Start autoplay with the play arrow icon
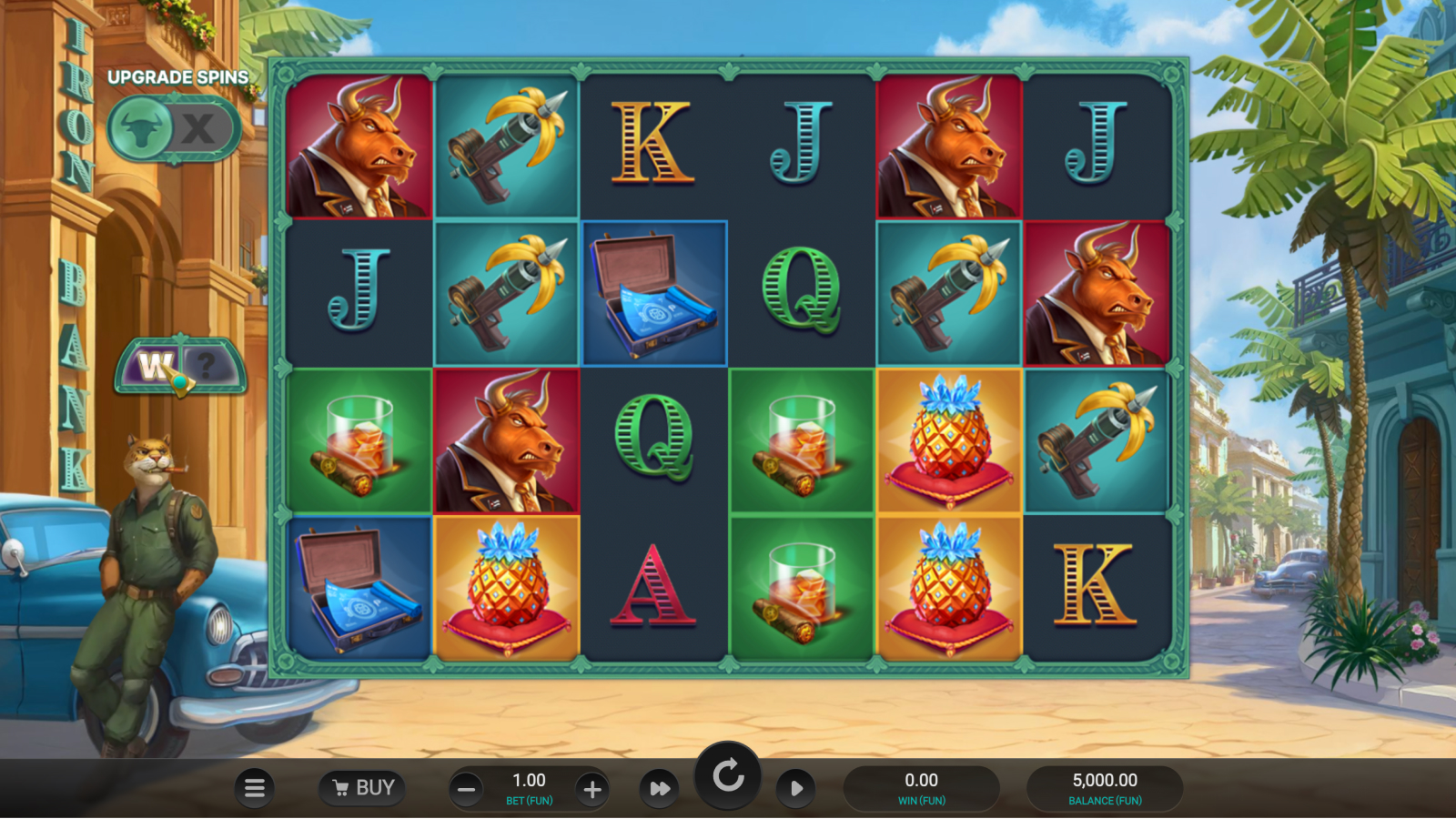 (x=795, y=788)
